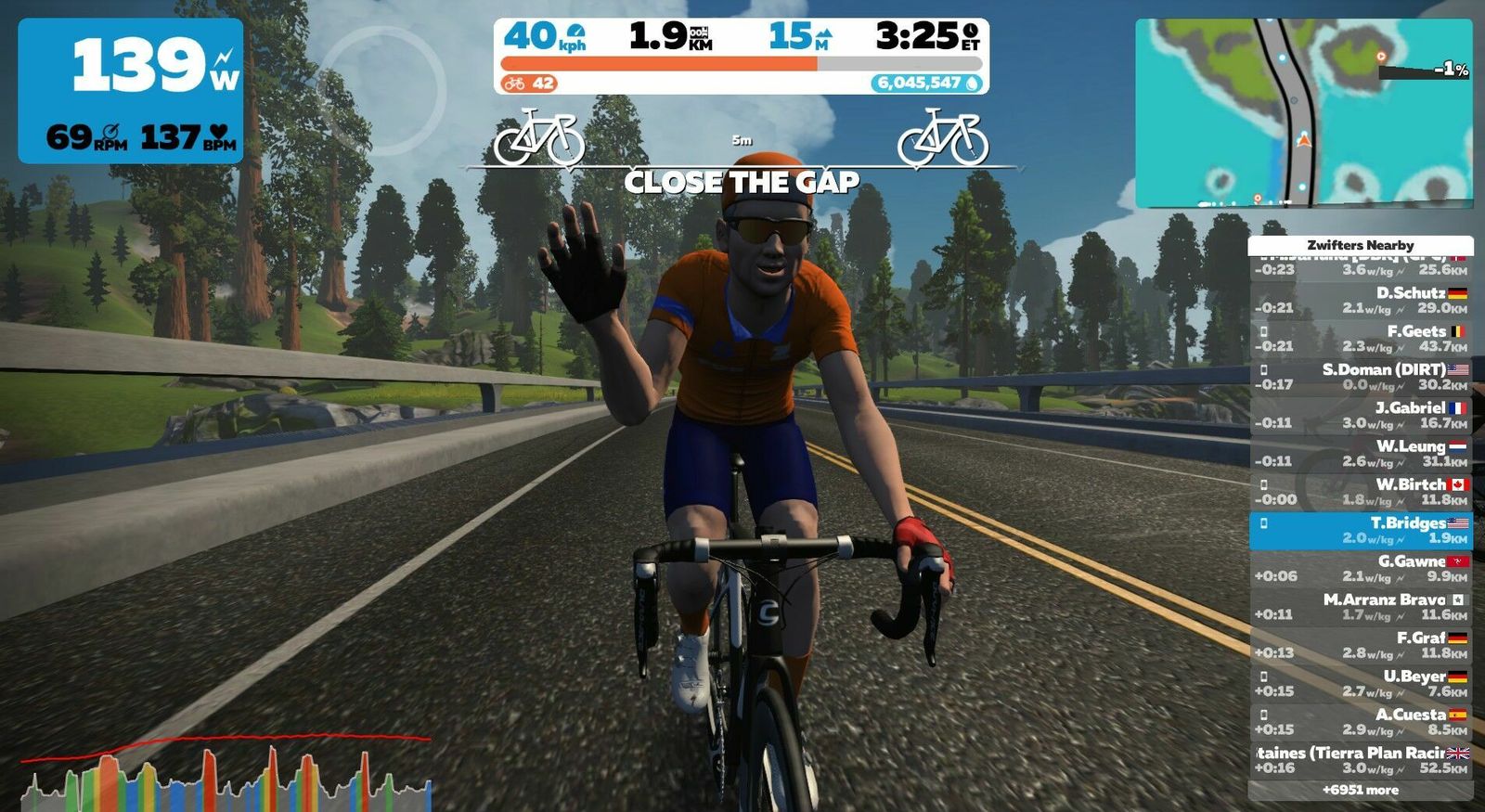This screenshot has height=812, width=1485.
Task: Select G.Gawne from nearby riders
Action: (x=1361, y=569)
